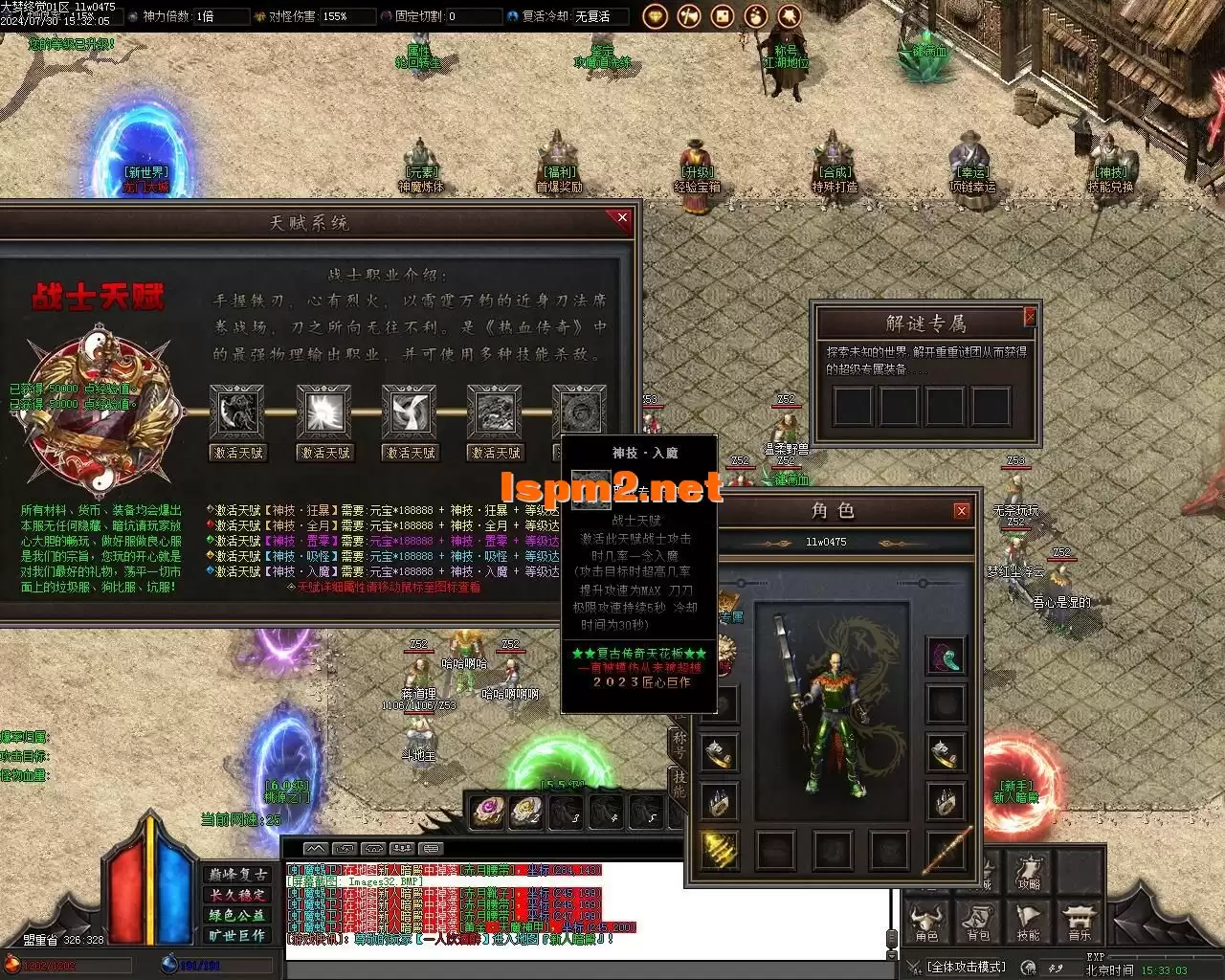1225x980 pixels.
Task: Select the 长久稳定 button
Action: [x=237, y=895]
